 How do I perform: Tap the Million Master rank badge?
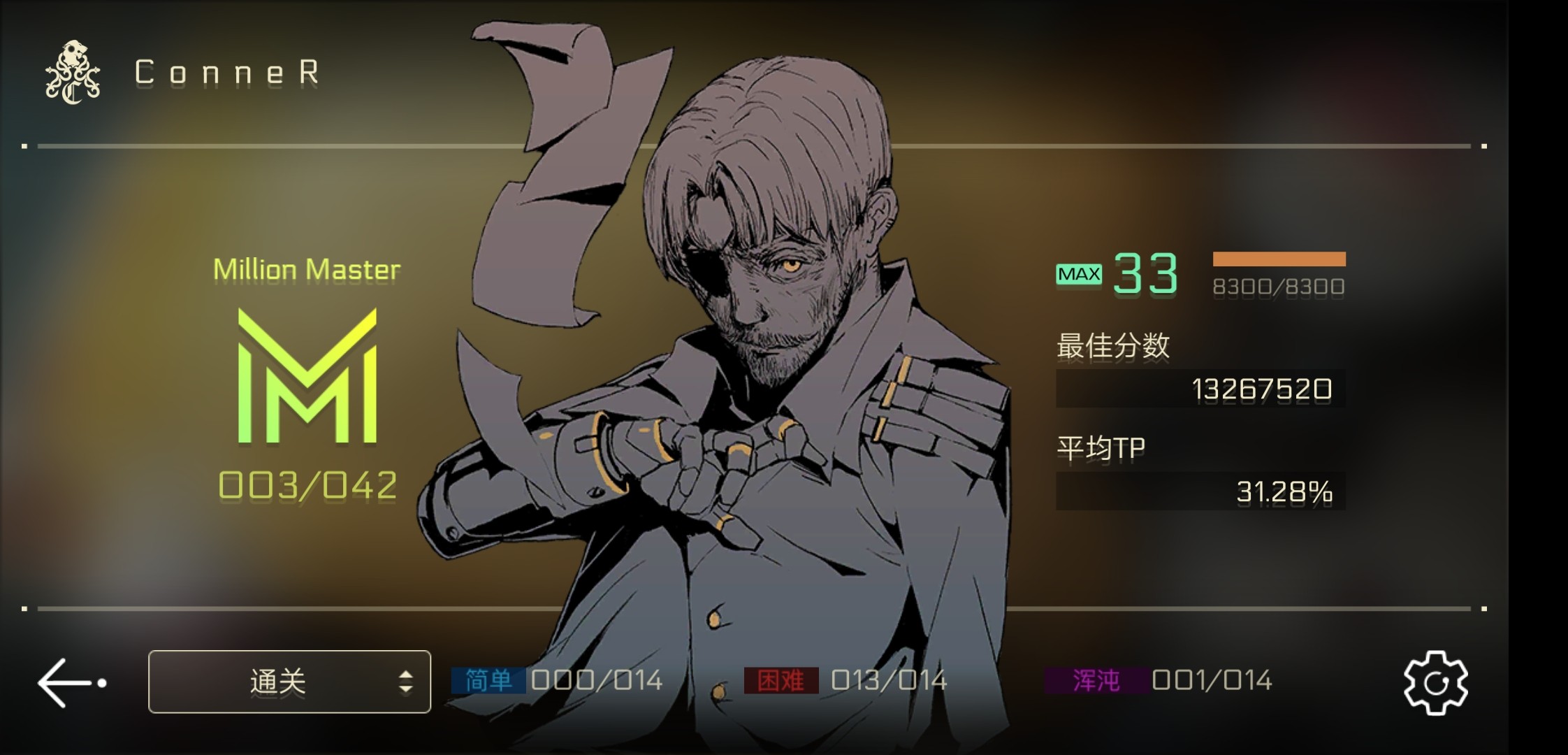[307, 376]
